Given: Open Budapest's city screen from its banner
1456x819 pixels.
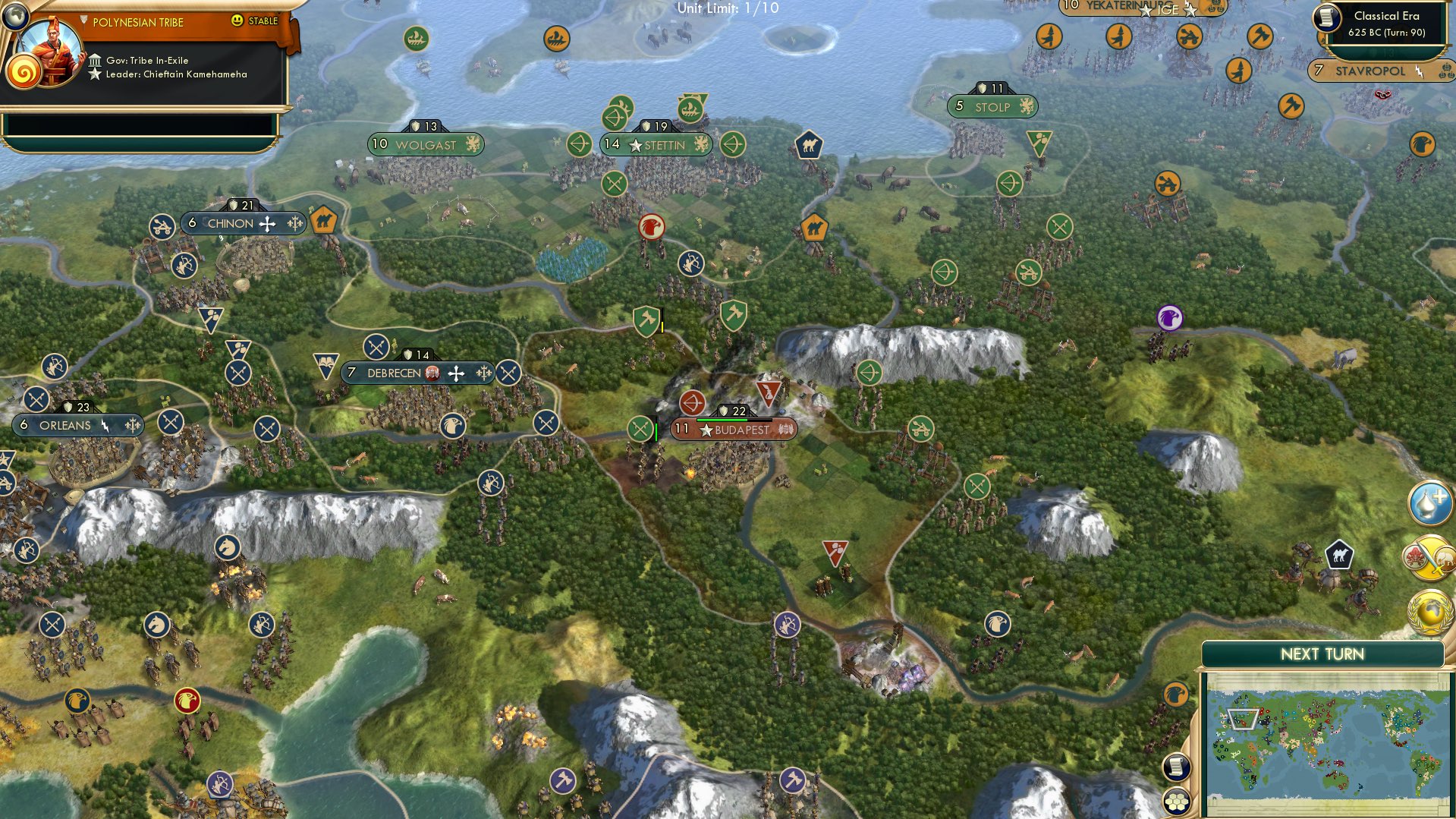Looking at the screenshot, I should [x=740, y=430].
